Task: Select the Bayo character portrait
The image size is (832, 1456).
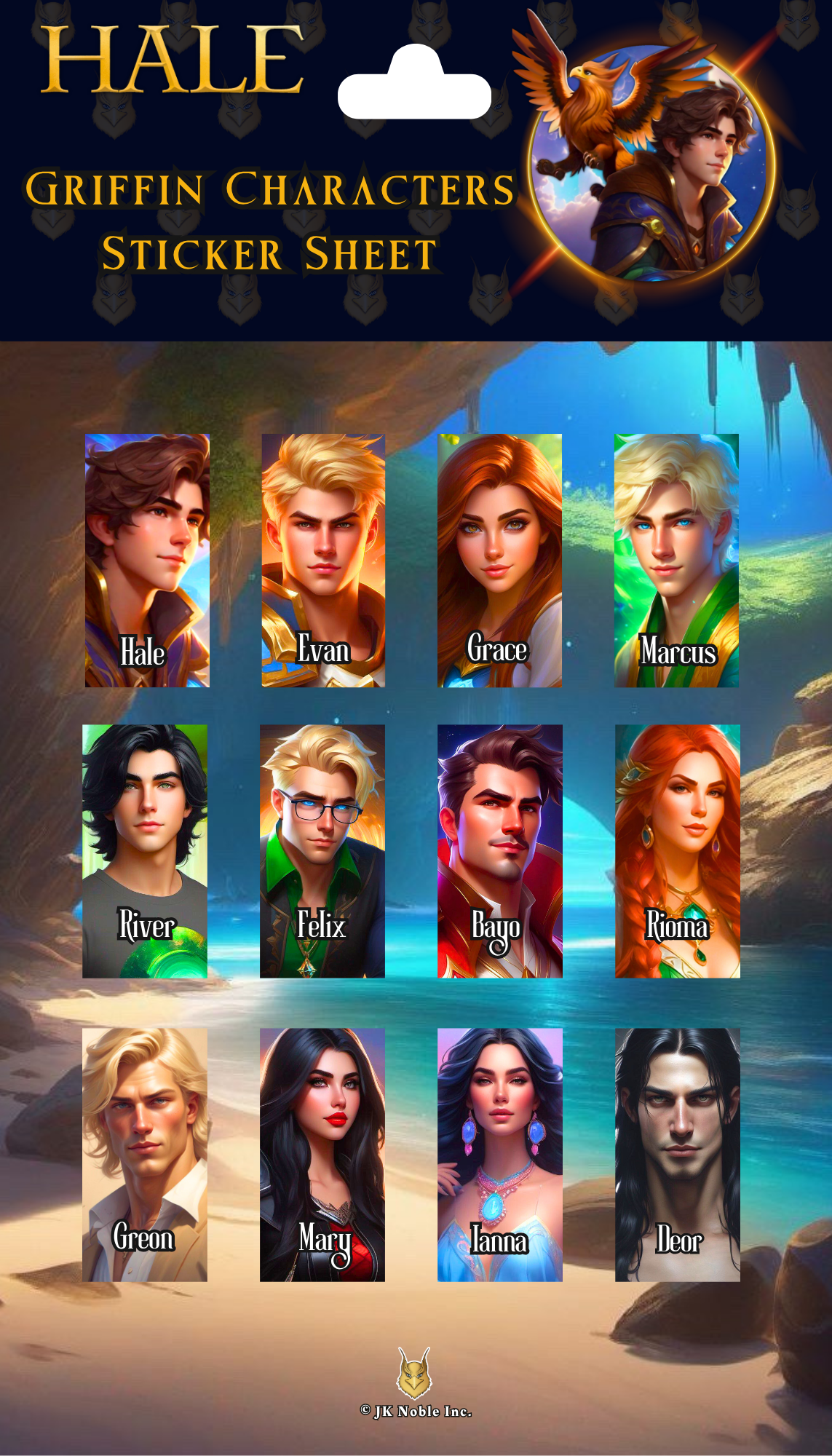Action: 499,850
